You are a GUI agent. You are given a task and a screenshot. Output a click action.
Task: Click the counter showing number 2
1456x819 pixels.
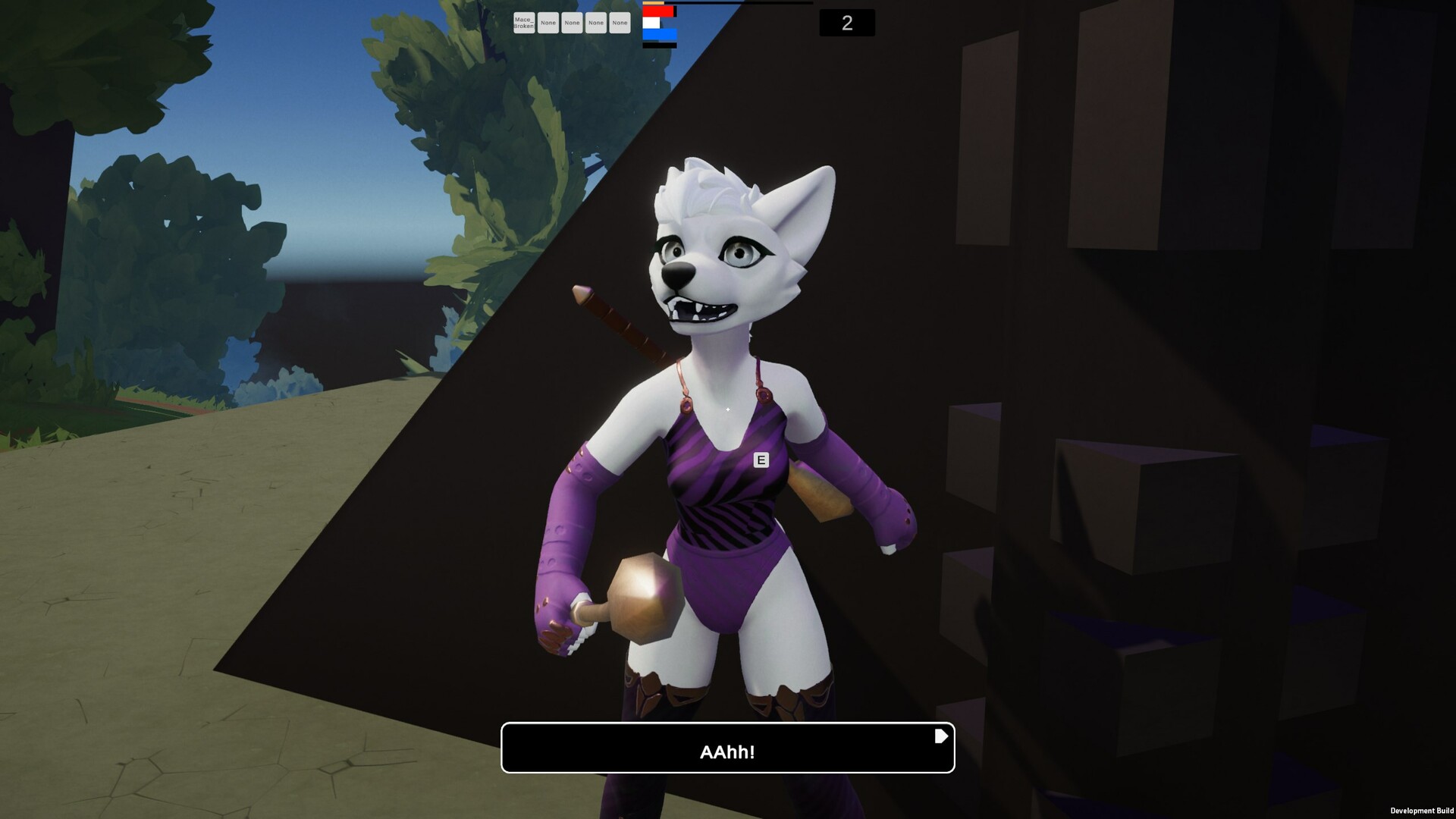(847, 23)
